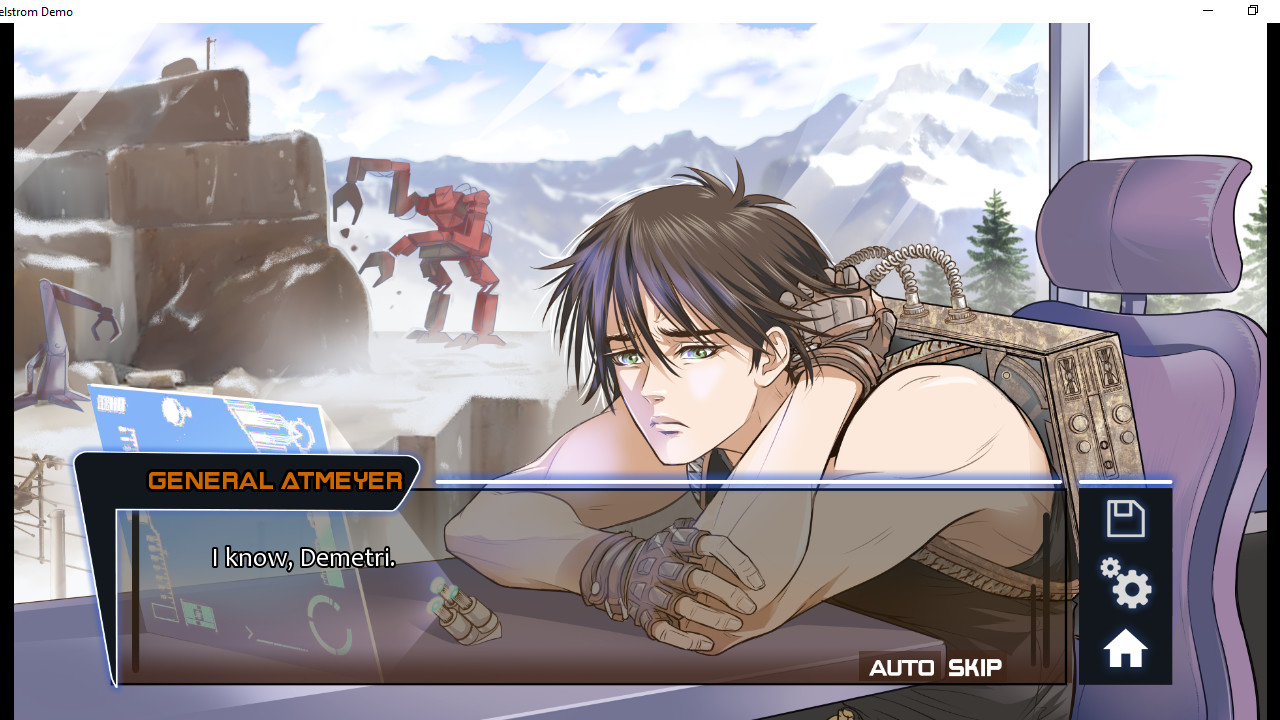1280x720 pixels.
Task: Click the minimize icon on the title bar
Action: [x=1207, y=10]
